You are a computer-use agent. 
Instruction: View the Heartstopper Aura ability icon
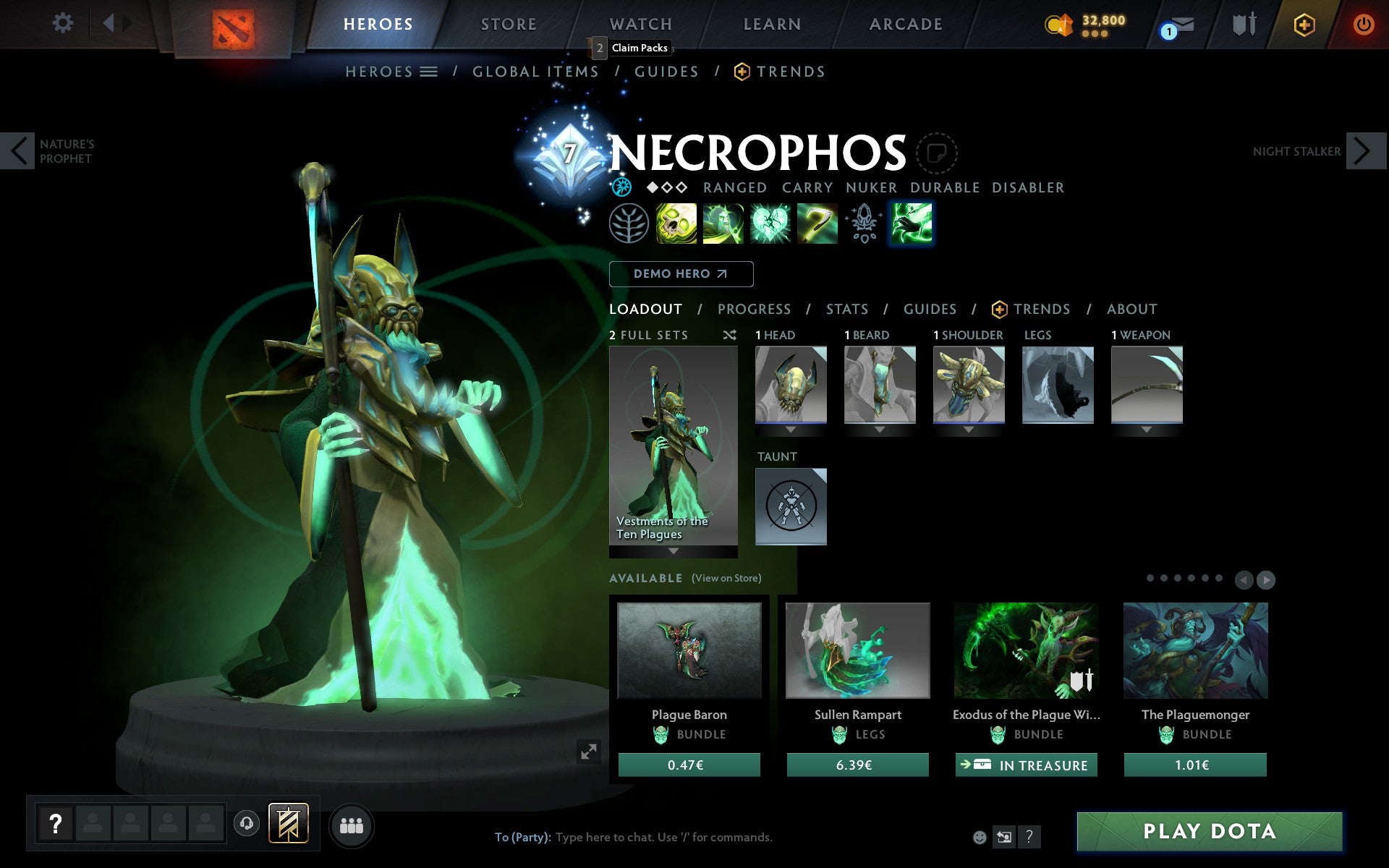click(x=770, y=224)
